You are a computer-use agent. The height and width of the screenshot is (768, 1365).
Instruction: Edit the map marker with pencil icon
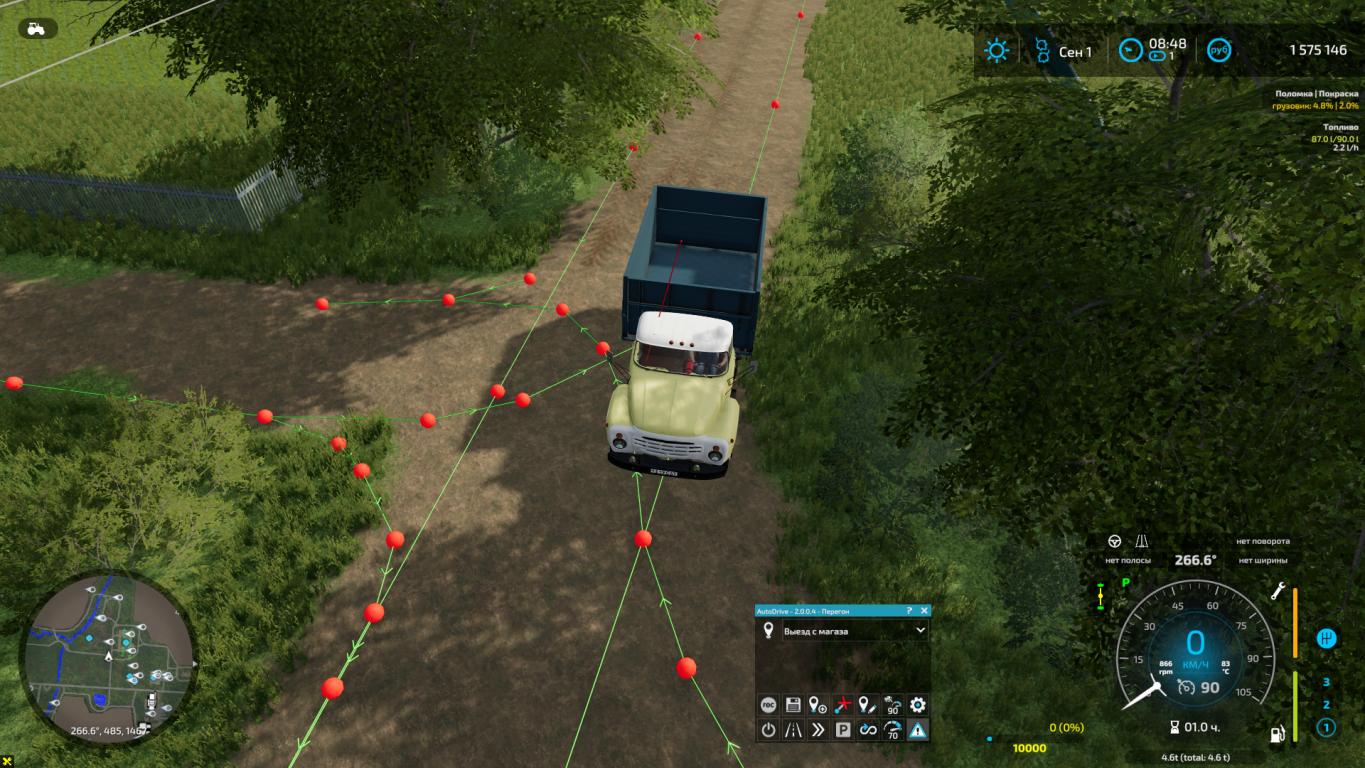click(x=867, y=705)
